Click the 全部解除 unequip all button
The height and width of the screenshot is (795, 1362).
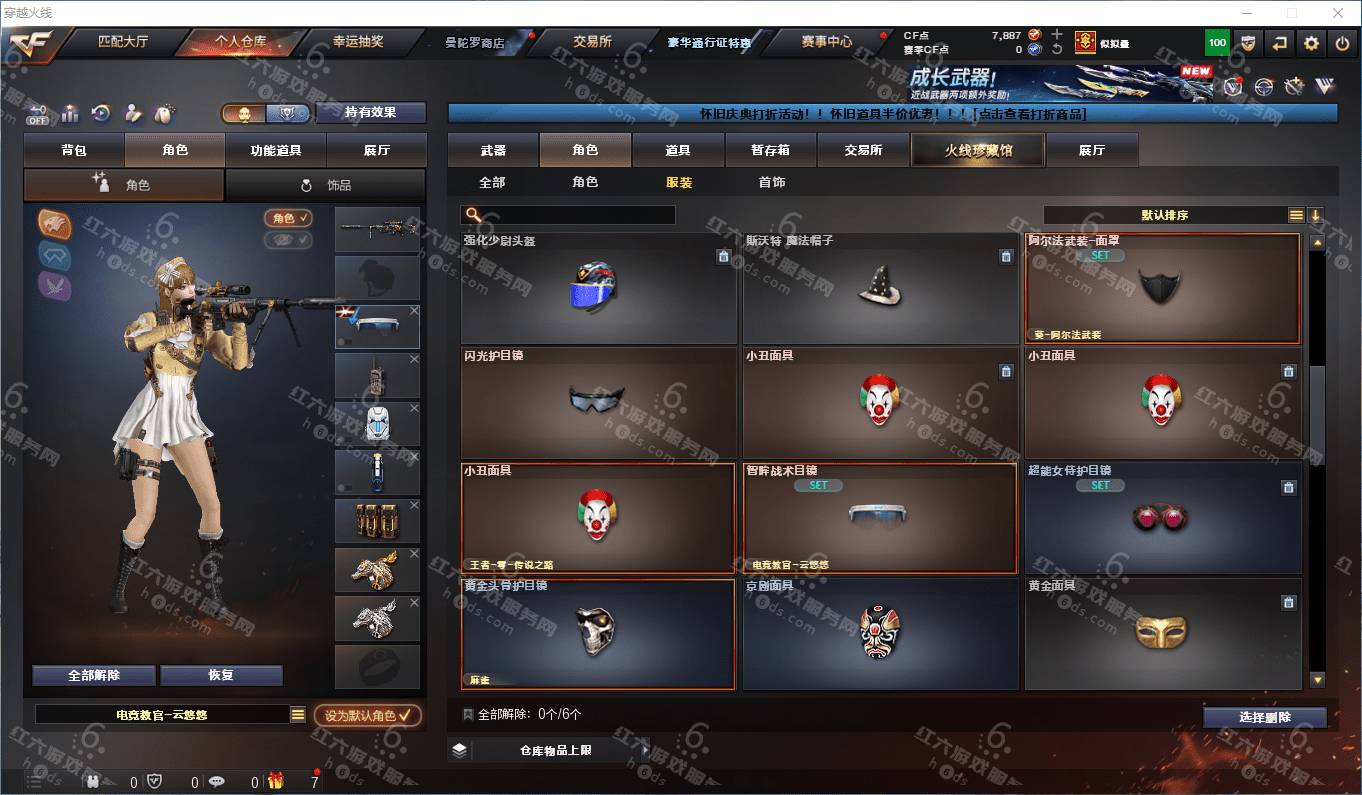tap(94, 675)
